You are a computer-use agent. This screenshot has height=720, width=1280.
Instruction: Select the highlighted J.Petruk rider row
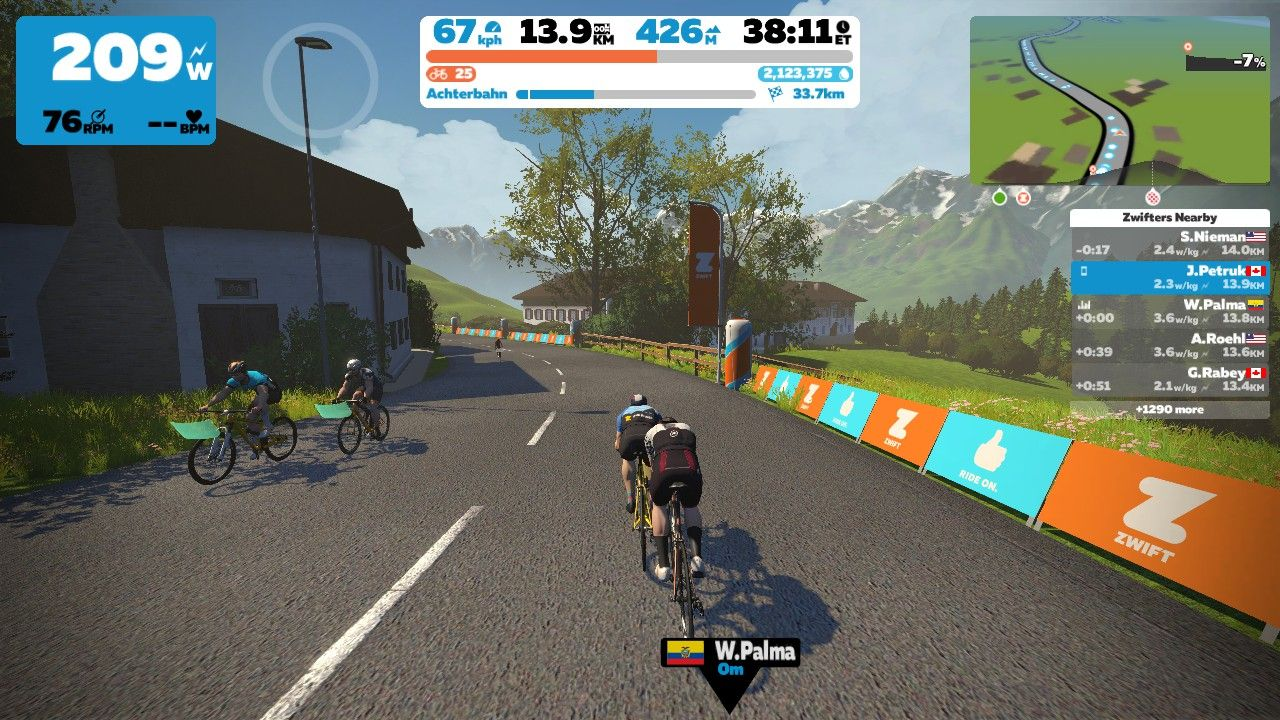[1169, 277]
